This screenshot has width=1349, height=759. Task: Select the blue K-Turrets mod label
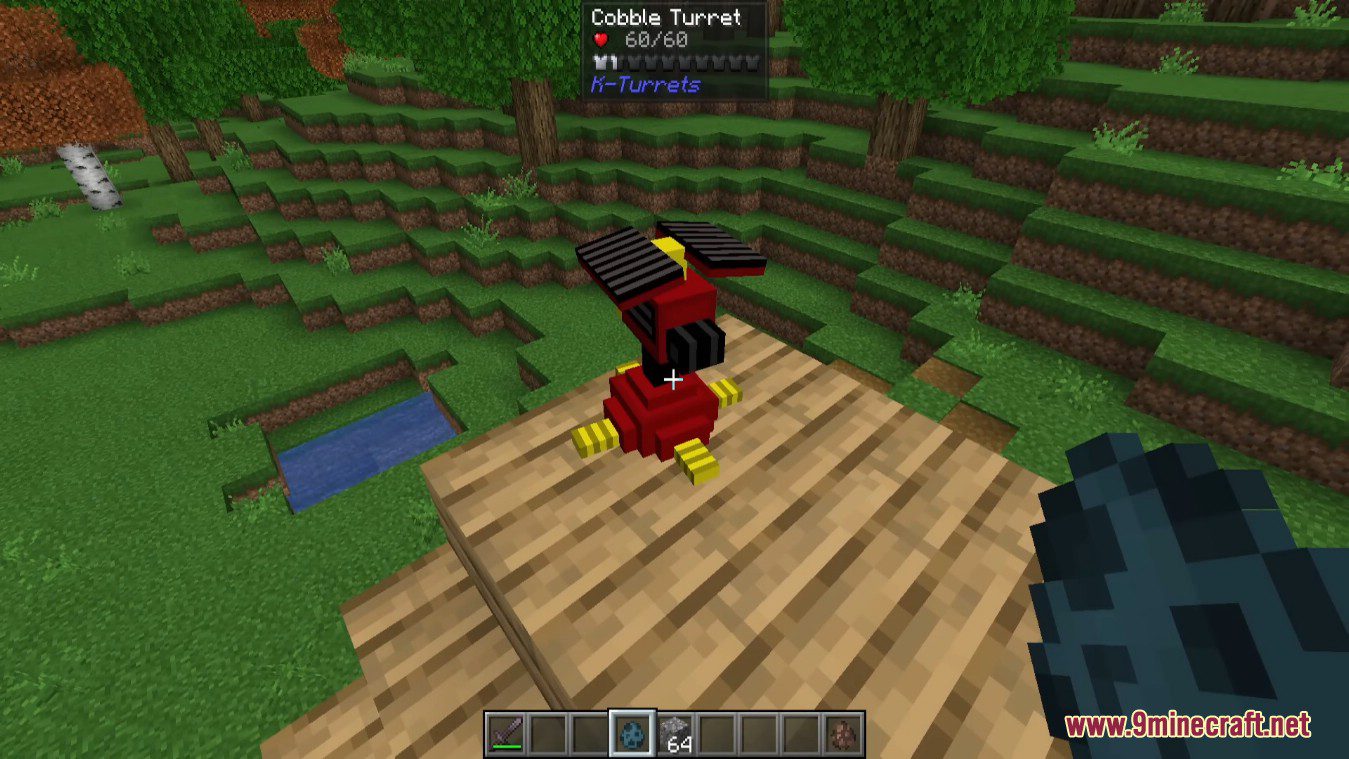[645, 86]
